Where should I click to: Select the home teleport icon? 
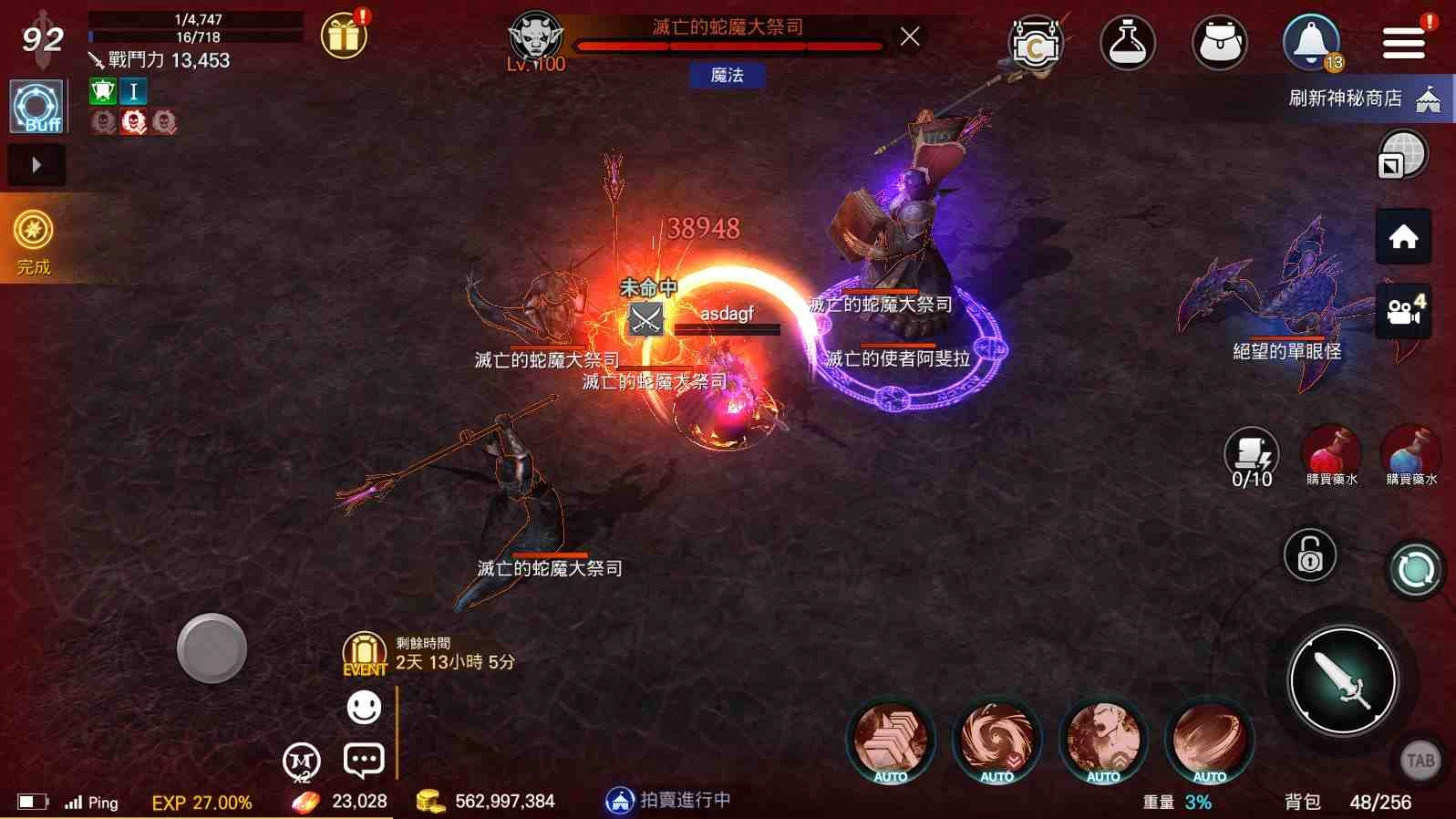[x=1403, y=235]
